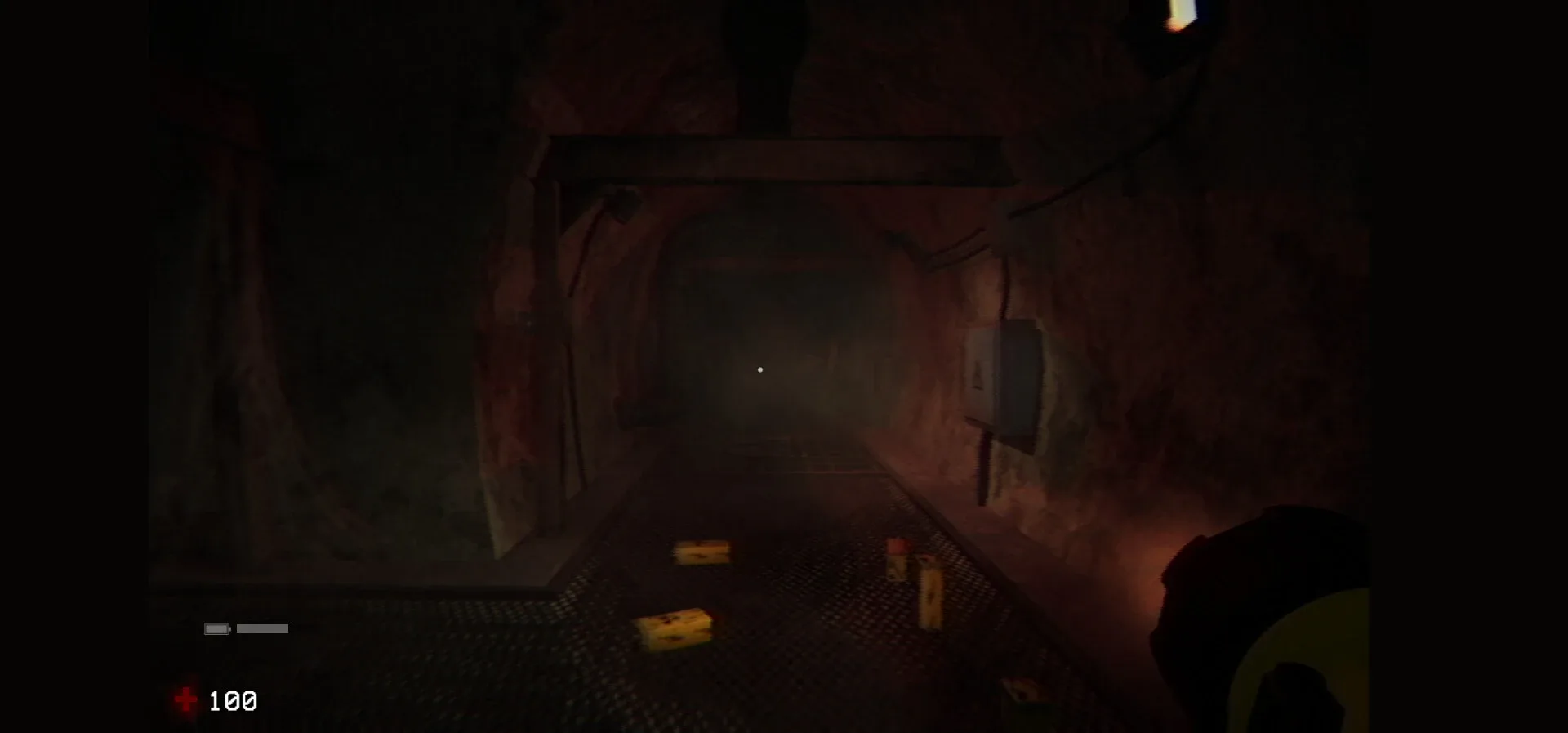The width and height of the screenshot is (1568, 733).
Task: Click the crosshair dot at screen center
Action: (x=759, y=369)
